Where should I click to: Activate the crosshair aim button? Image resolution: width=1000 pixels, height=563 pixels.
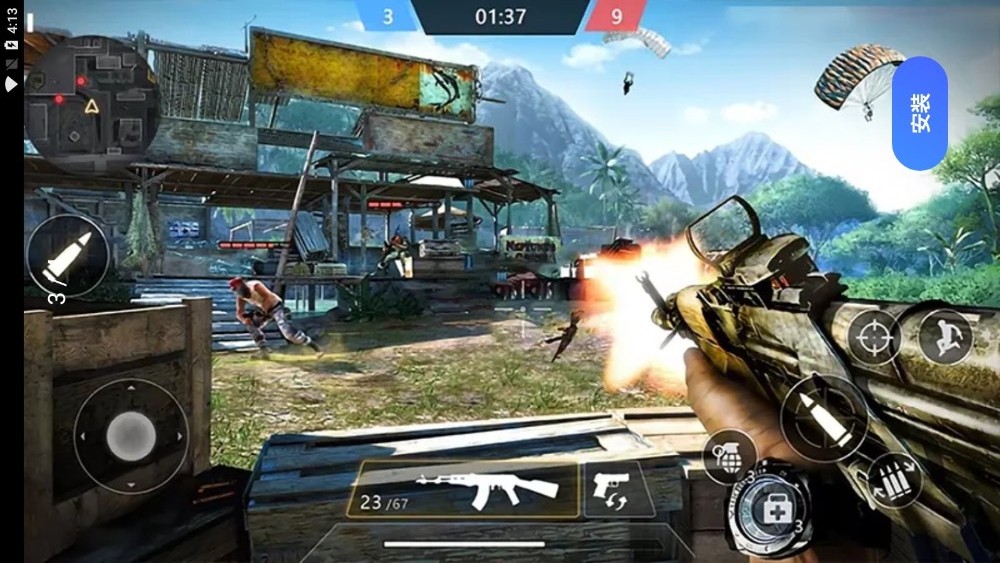[874, 338]
